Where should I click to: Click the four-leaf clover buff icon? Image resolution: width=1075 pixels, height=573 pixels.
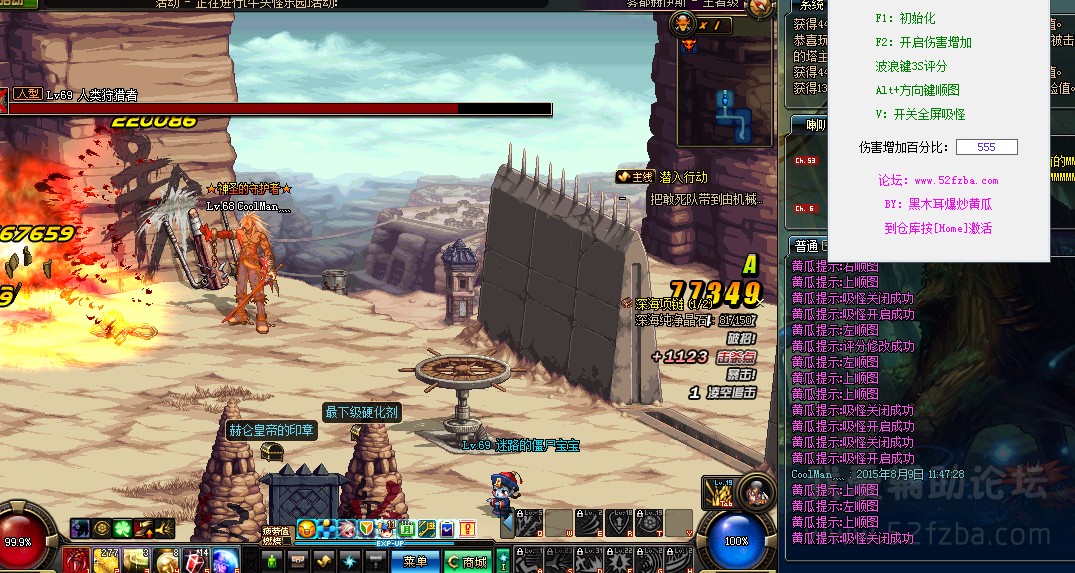pyautogui.click(x=121, y=529)
